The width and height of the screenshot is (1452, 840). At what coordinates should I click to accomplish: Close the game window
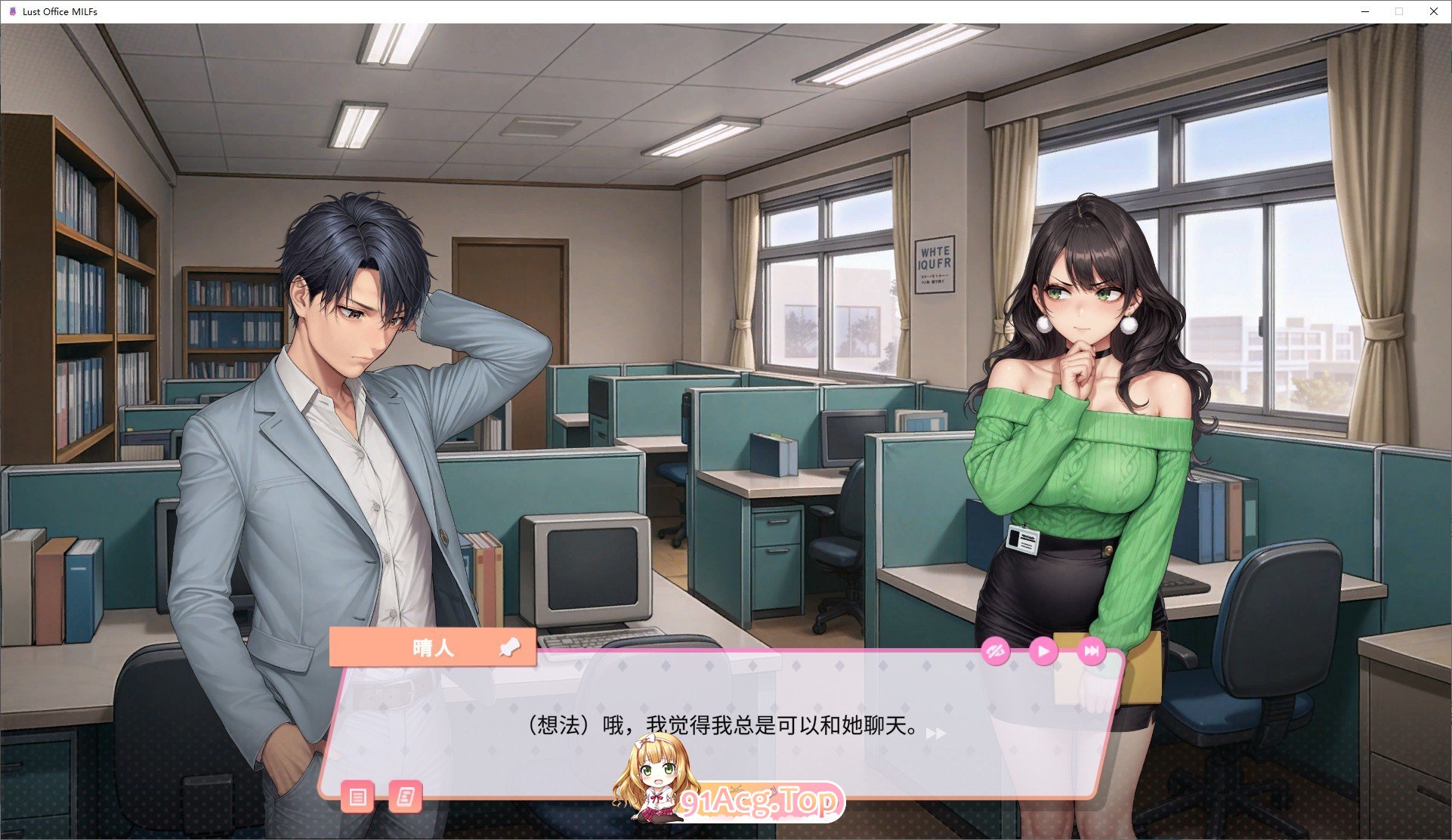tap(1433, 11)
